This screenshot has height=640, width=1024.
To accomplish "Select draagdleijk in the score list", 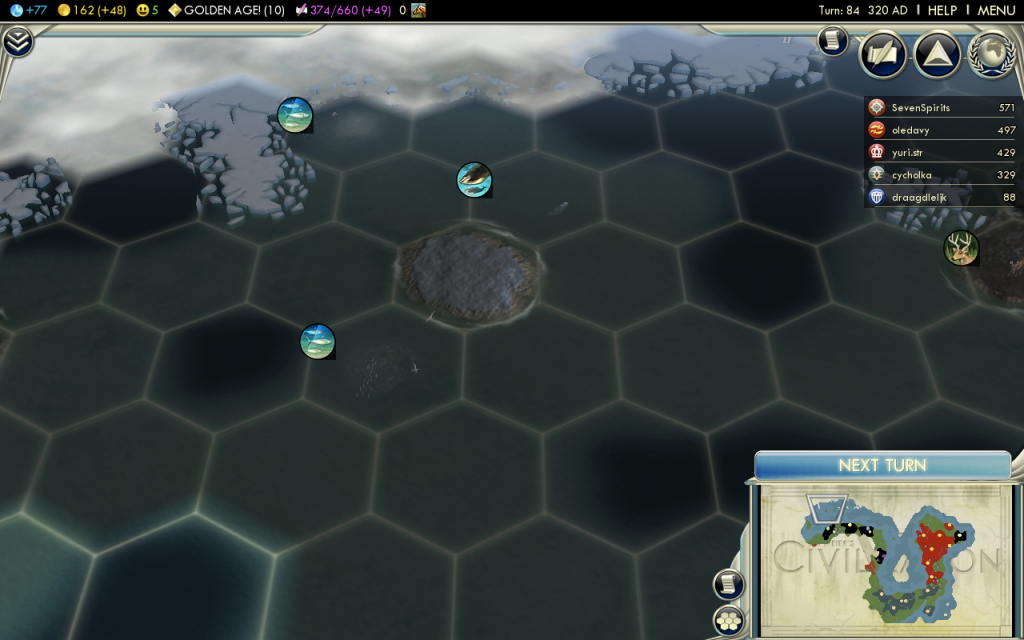I will [x=920, y=197].
